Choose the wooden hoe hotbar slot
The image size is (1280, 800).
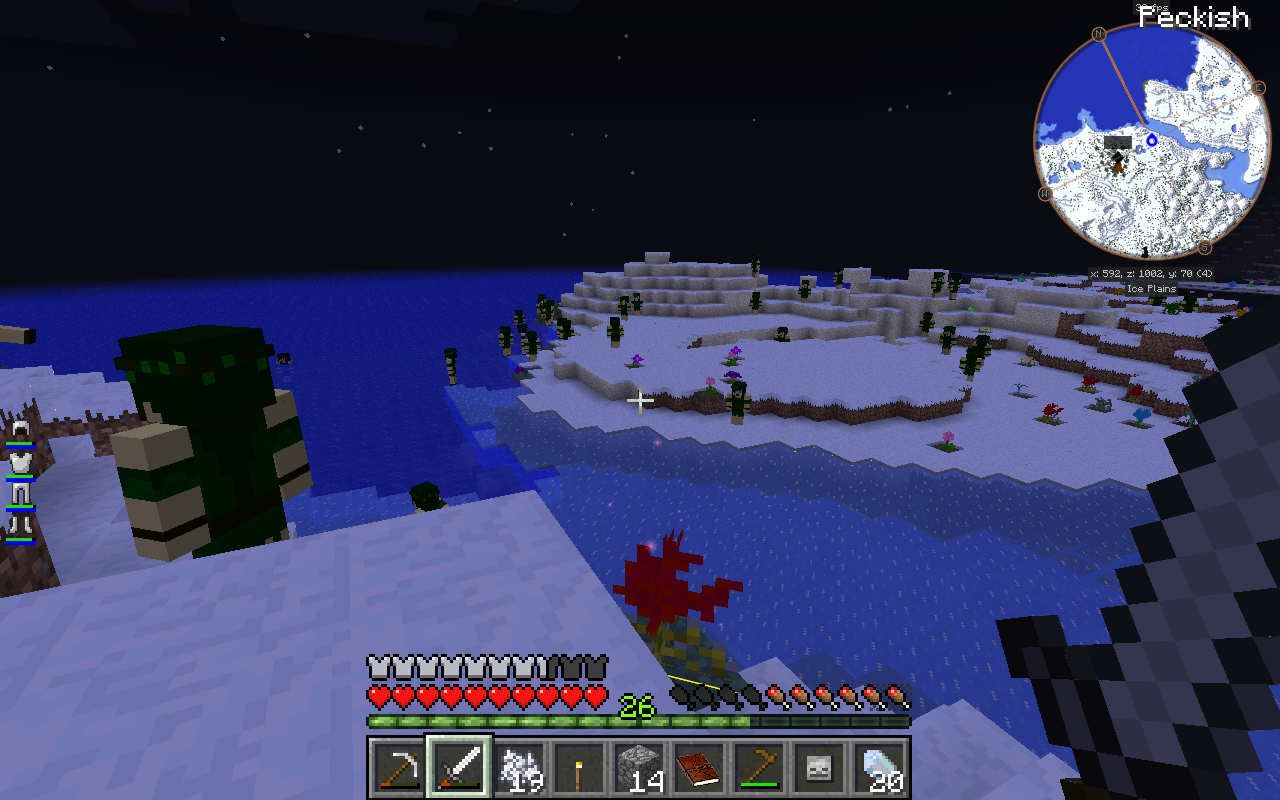(x=759, y=769)
